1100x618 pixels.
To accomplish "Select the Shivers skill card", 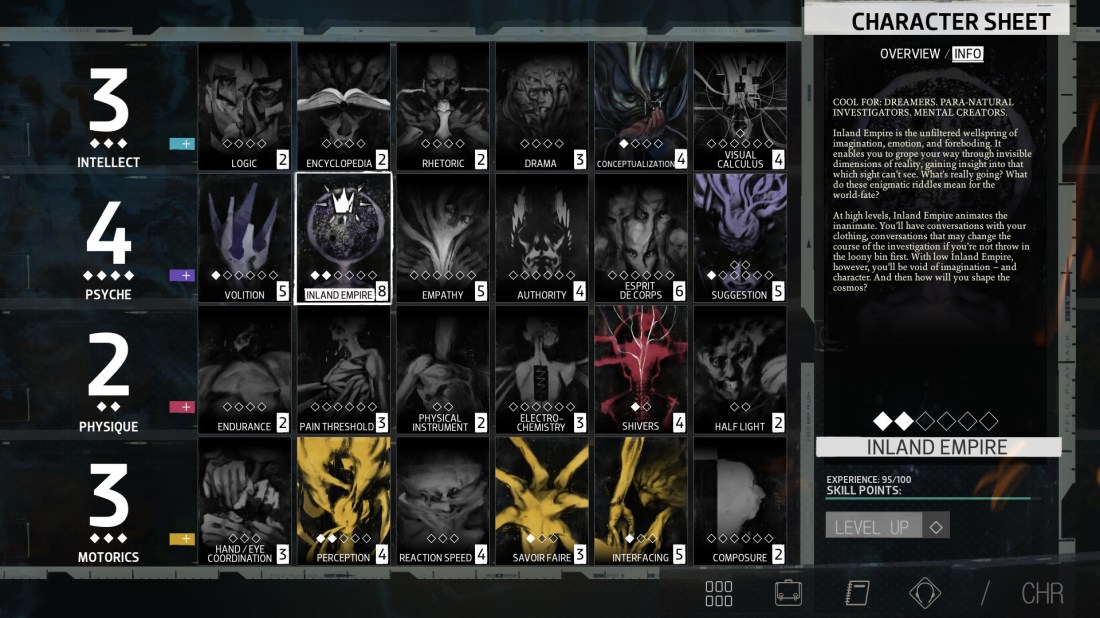I will pos(641,370).
